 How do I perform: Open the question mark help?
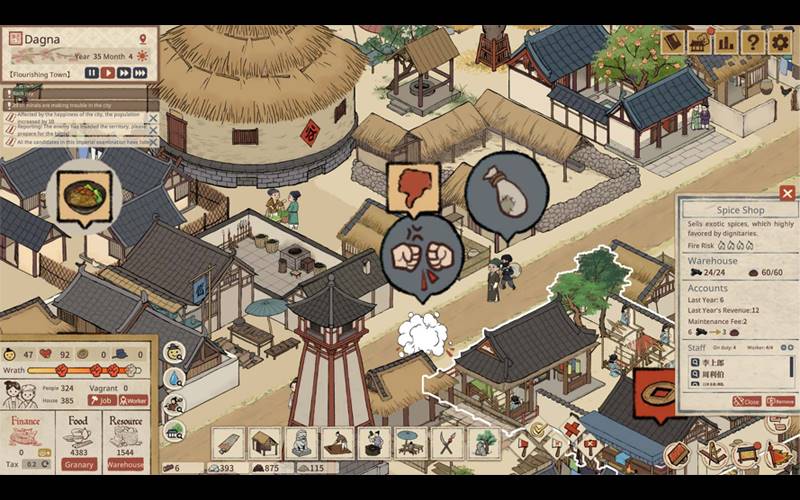(x=752, y=42)
